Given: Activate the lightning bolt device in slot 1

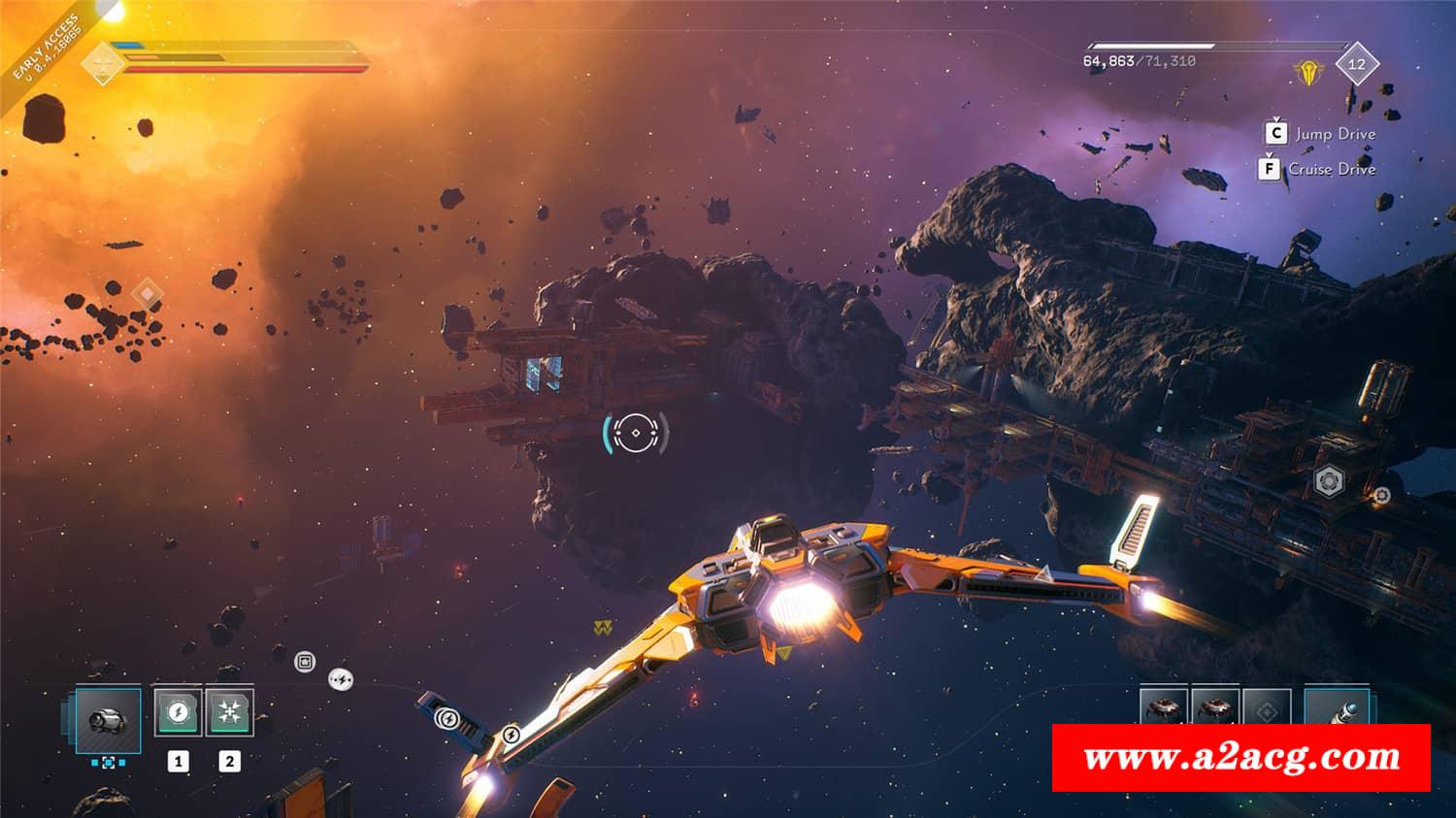Looking at the screenshot, I should (x=178, y=712).
